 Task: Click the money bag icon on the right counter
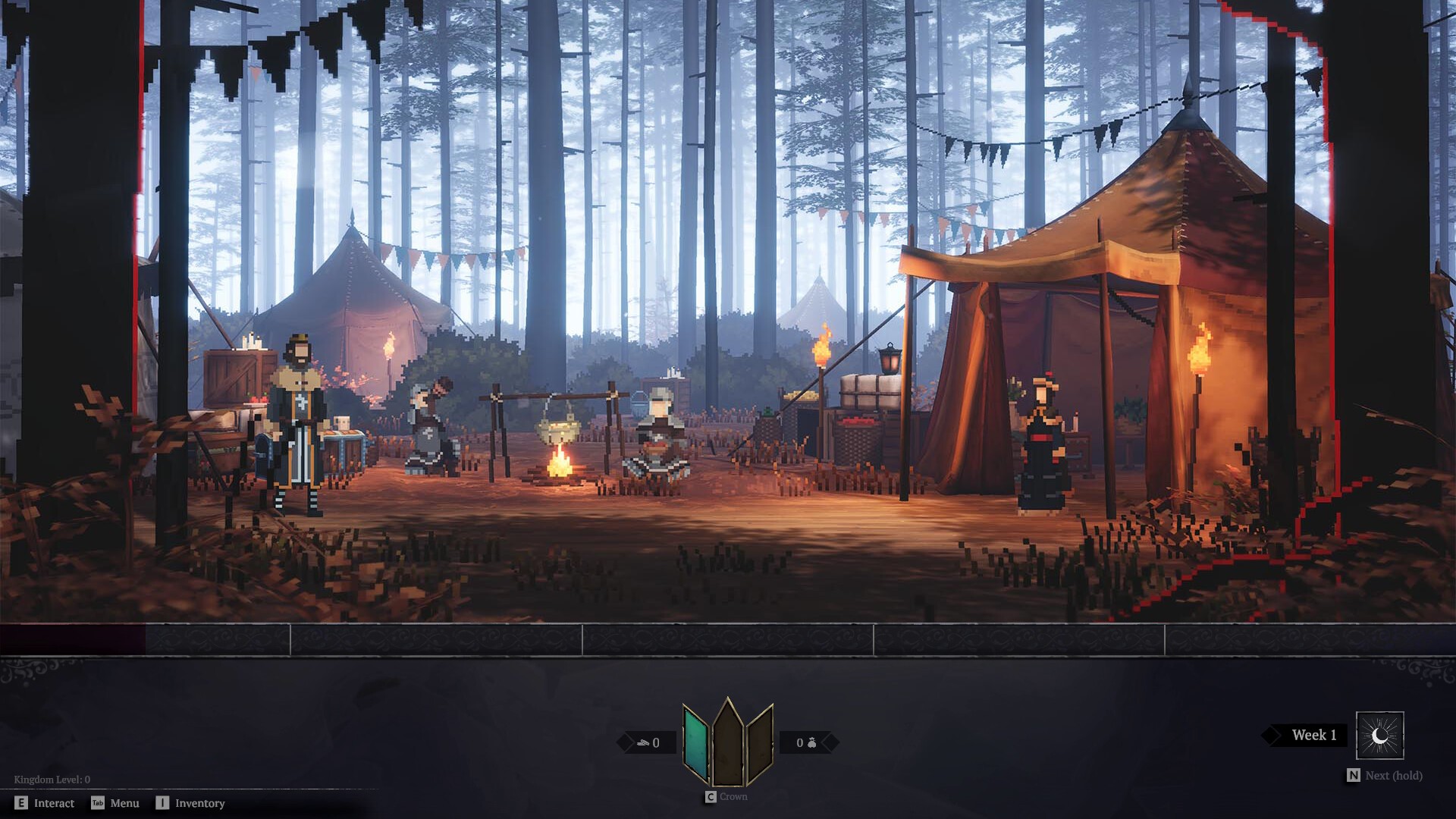(x=811, y=742)
